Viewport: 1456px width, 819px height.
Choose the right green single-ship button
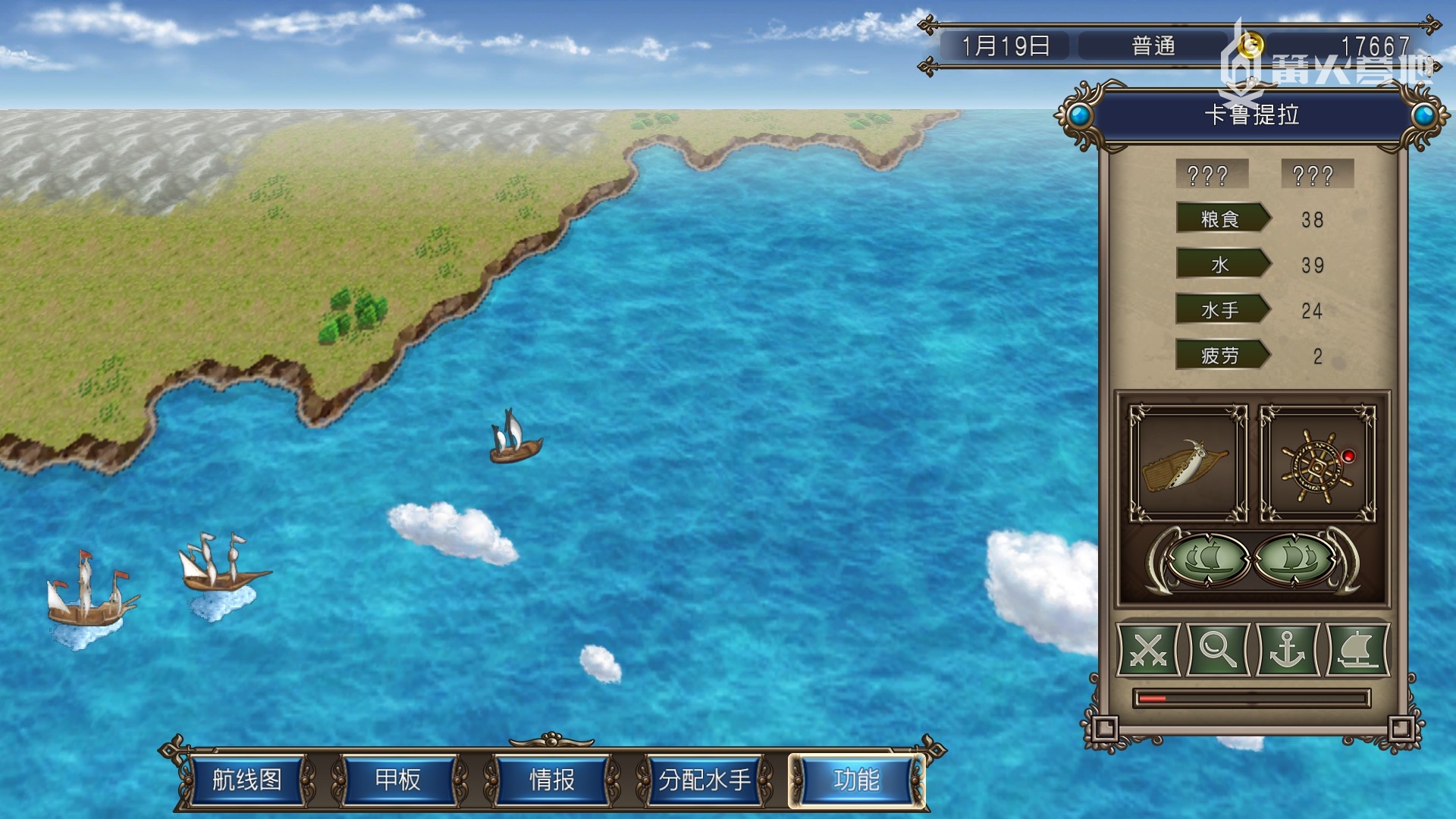1295,560
